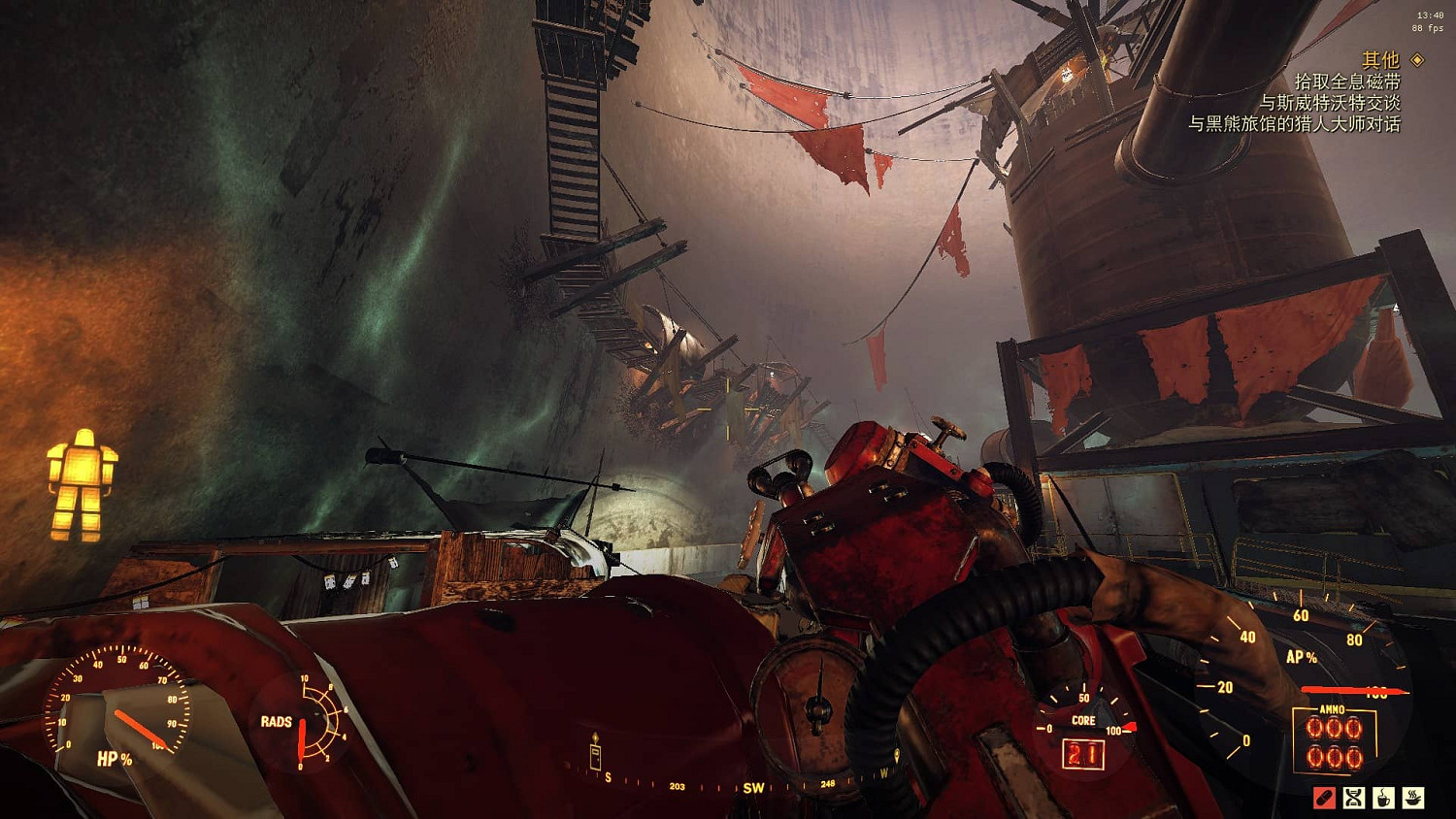Select the steaming food bowl status icon
Viewport: 1456px width, 819px height.
(1413, 798)
